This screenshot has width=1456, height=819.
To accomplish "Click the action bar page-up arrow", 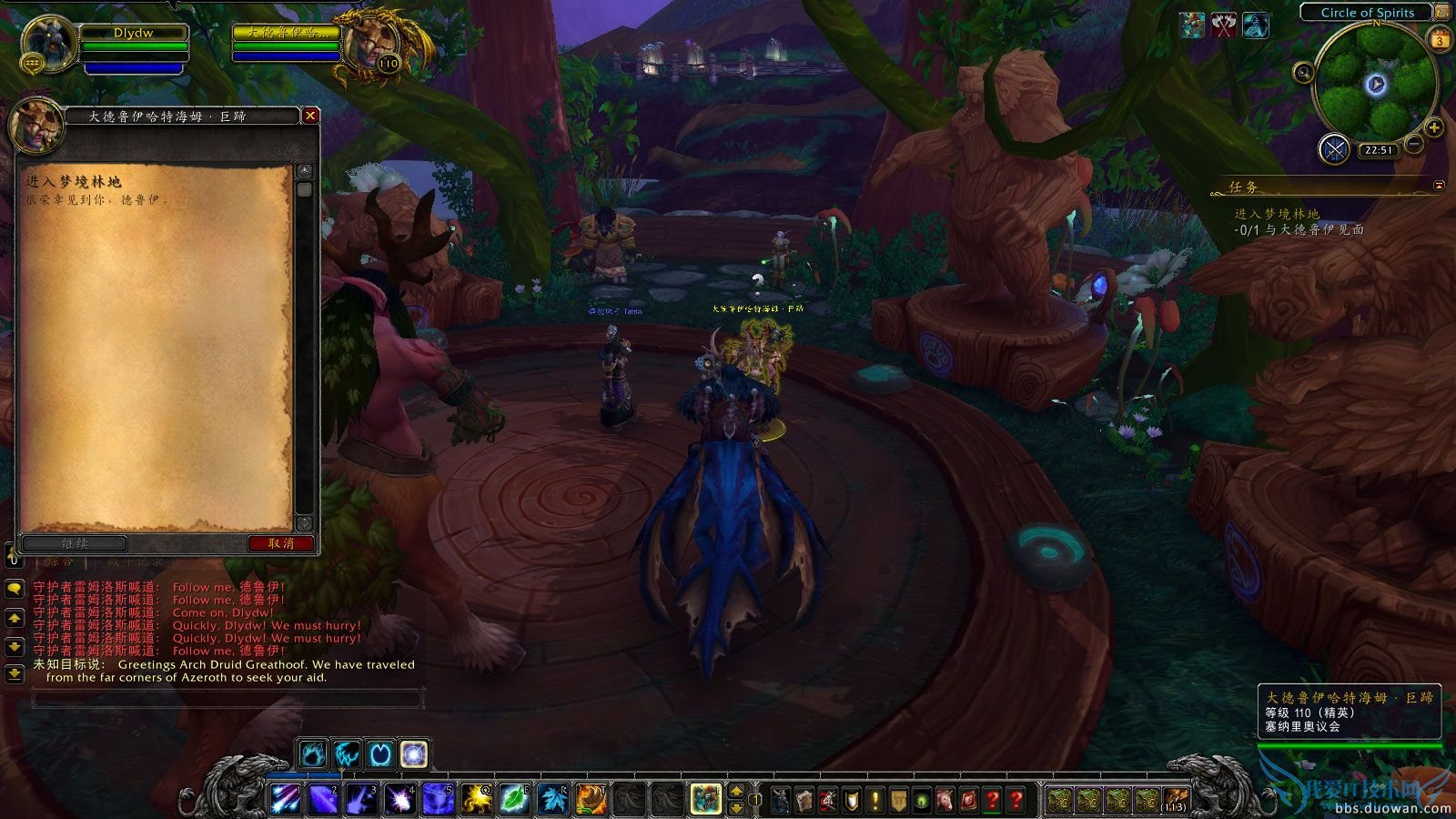I will [737, 791].
